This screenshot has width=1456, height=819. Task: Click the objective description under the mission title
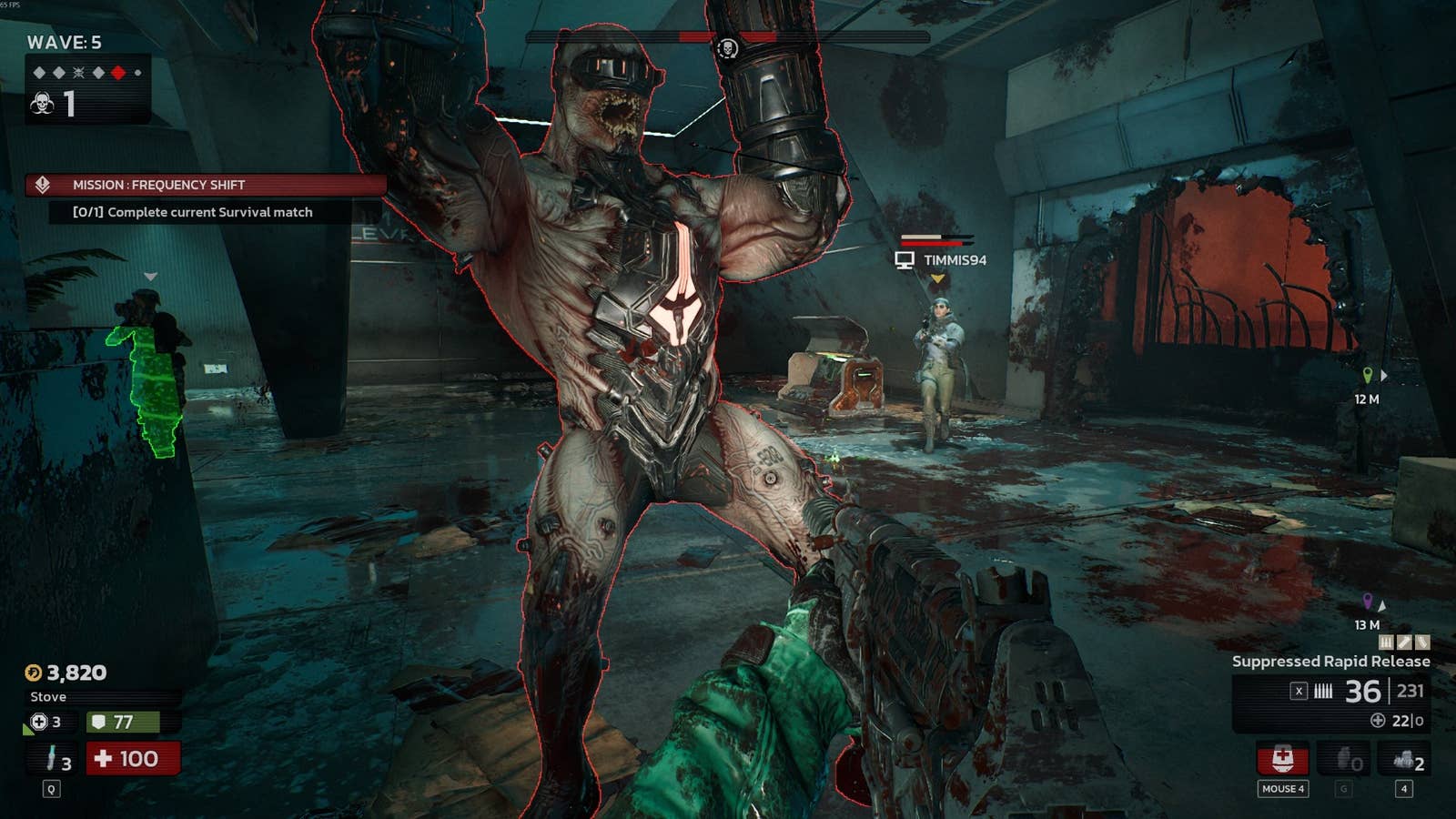192,212
